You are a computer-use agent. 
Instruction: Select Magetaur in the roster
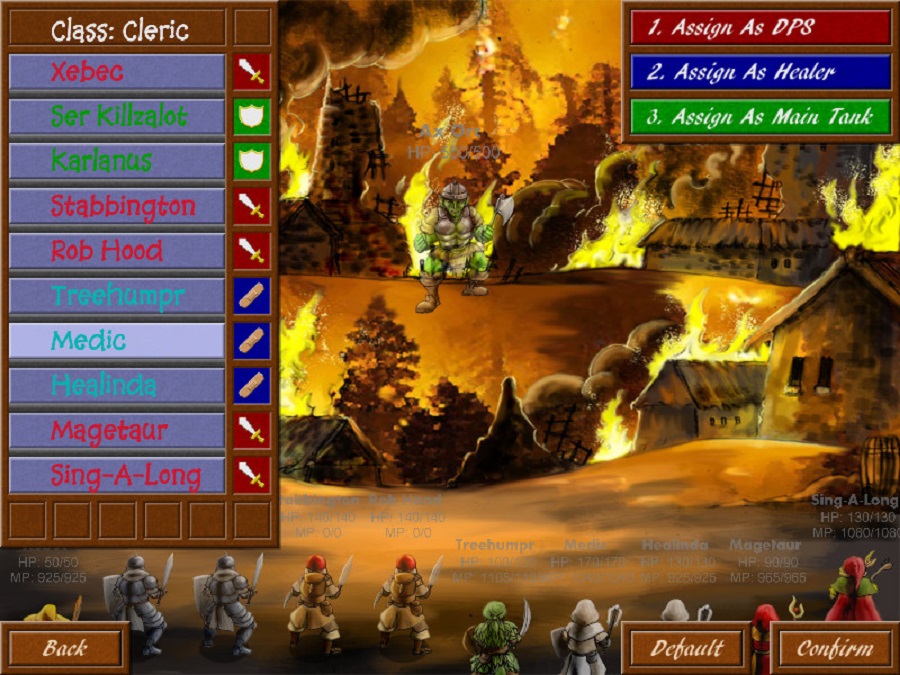point(117,430)
